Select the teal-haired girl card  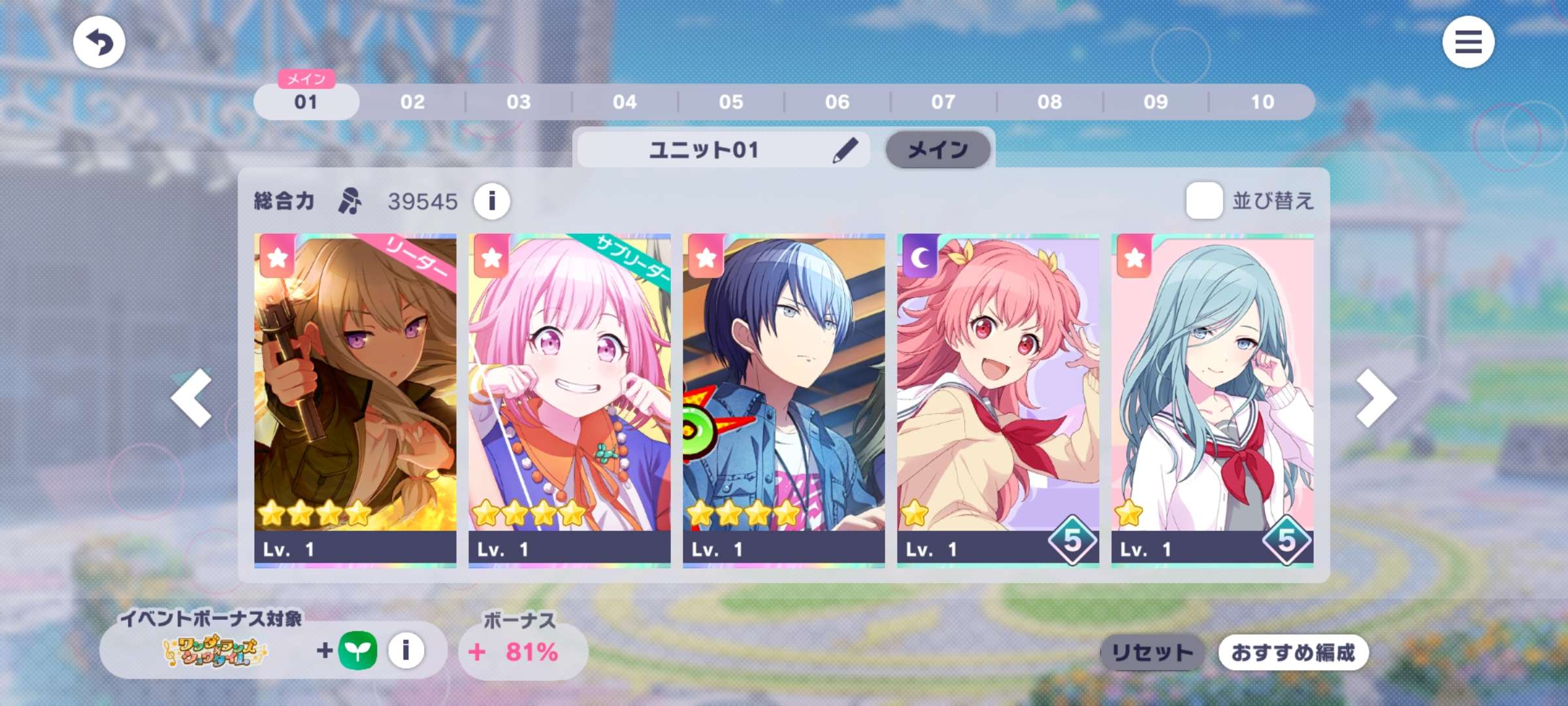tap(1213, 399)
